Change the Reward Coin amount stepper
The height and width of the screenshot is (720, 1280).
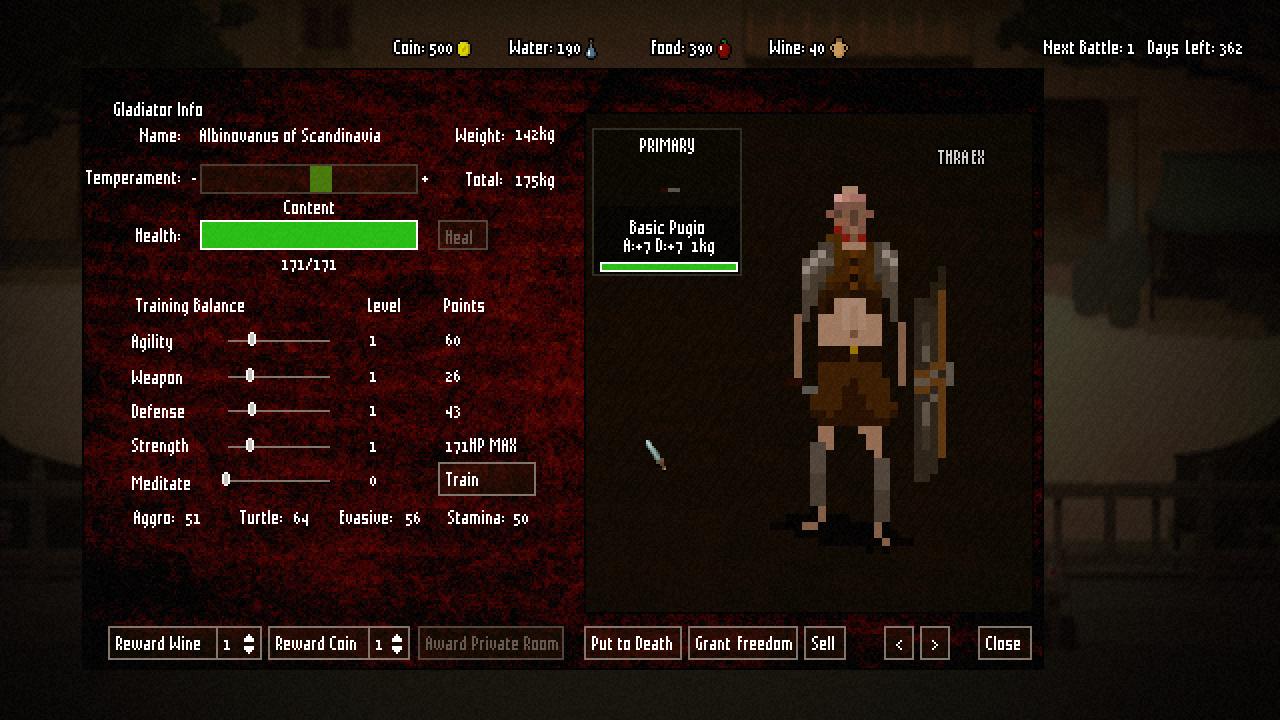click(398, 644)
